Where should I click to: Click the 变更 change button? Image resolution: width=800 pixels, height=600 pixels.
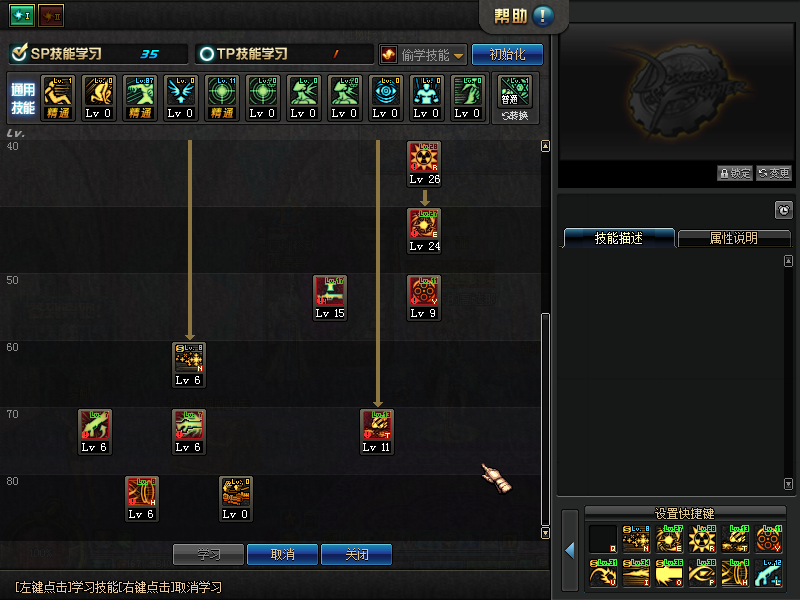[773, 173]
